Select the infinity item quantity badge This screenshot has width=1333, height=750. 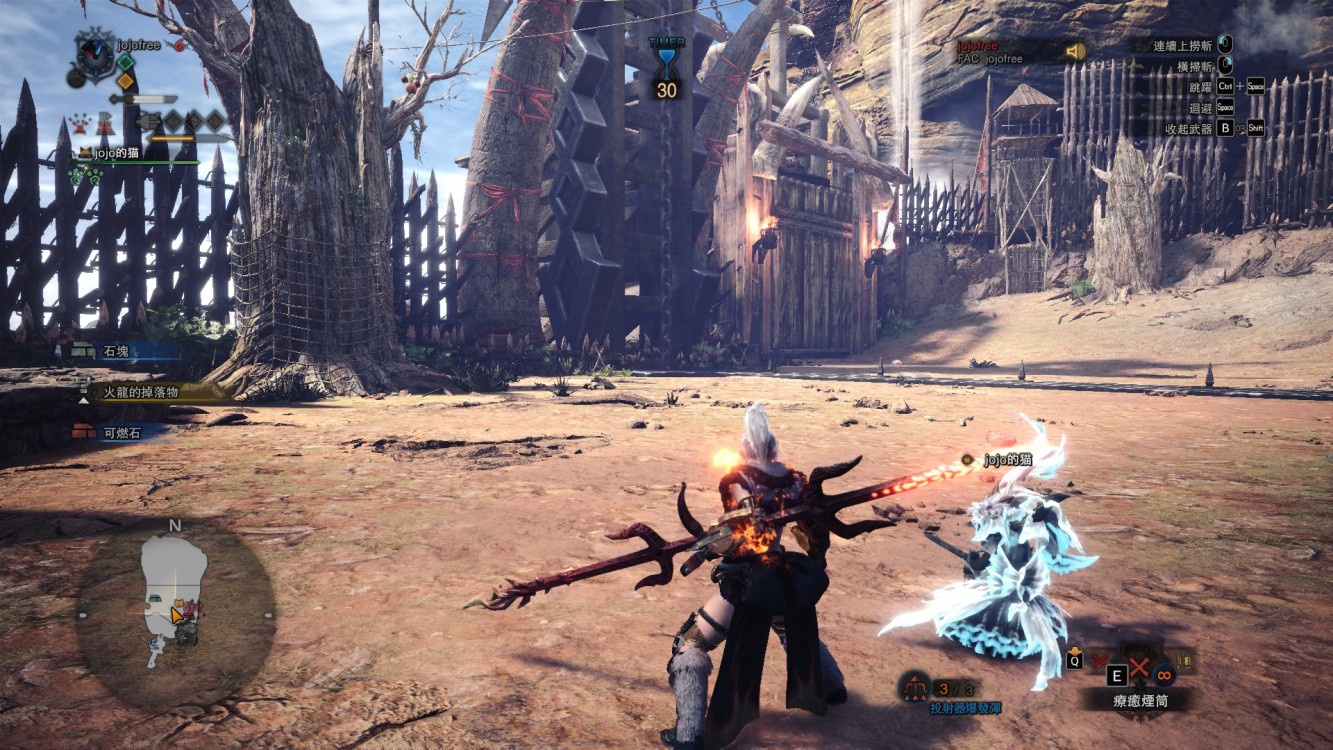(x=1163, y=673)
